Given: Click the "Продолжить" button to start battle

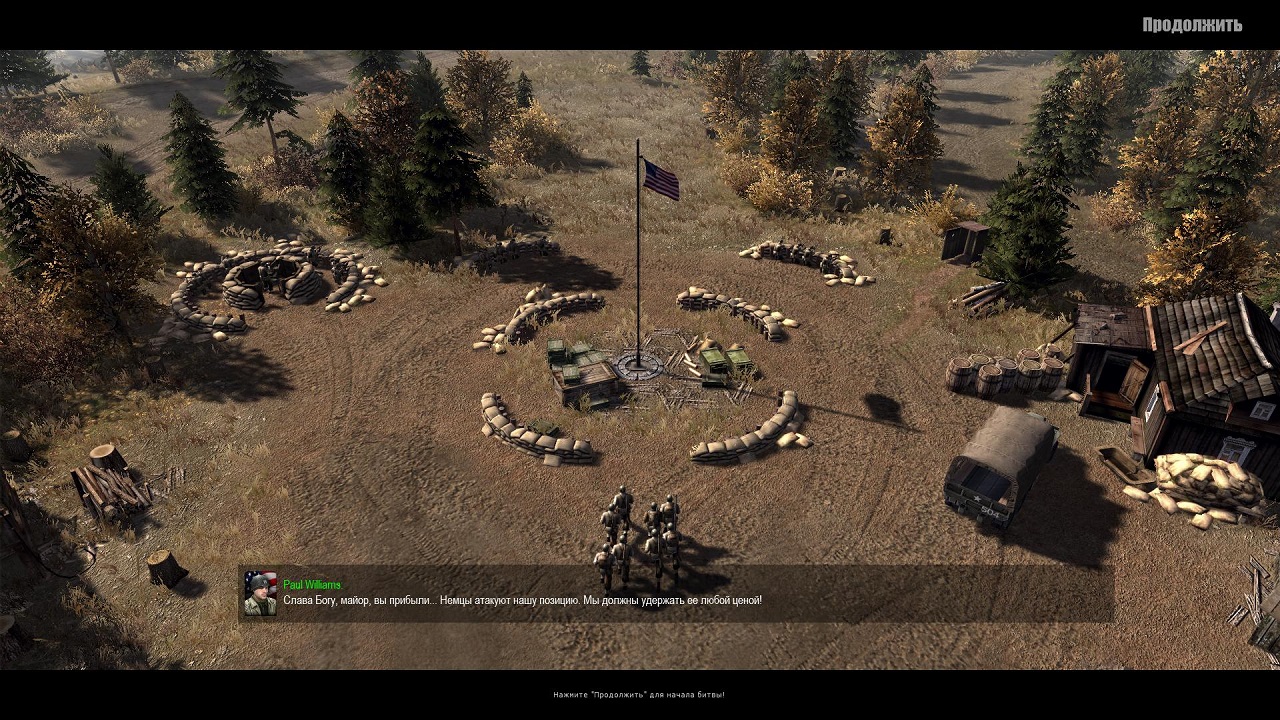Looking at the screenshot, I should coord(1191,25).
